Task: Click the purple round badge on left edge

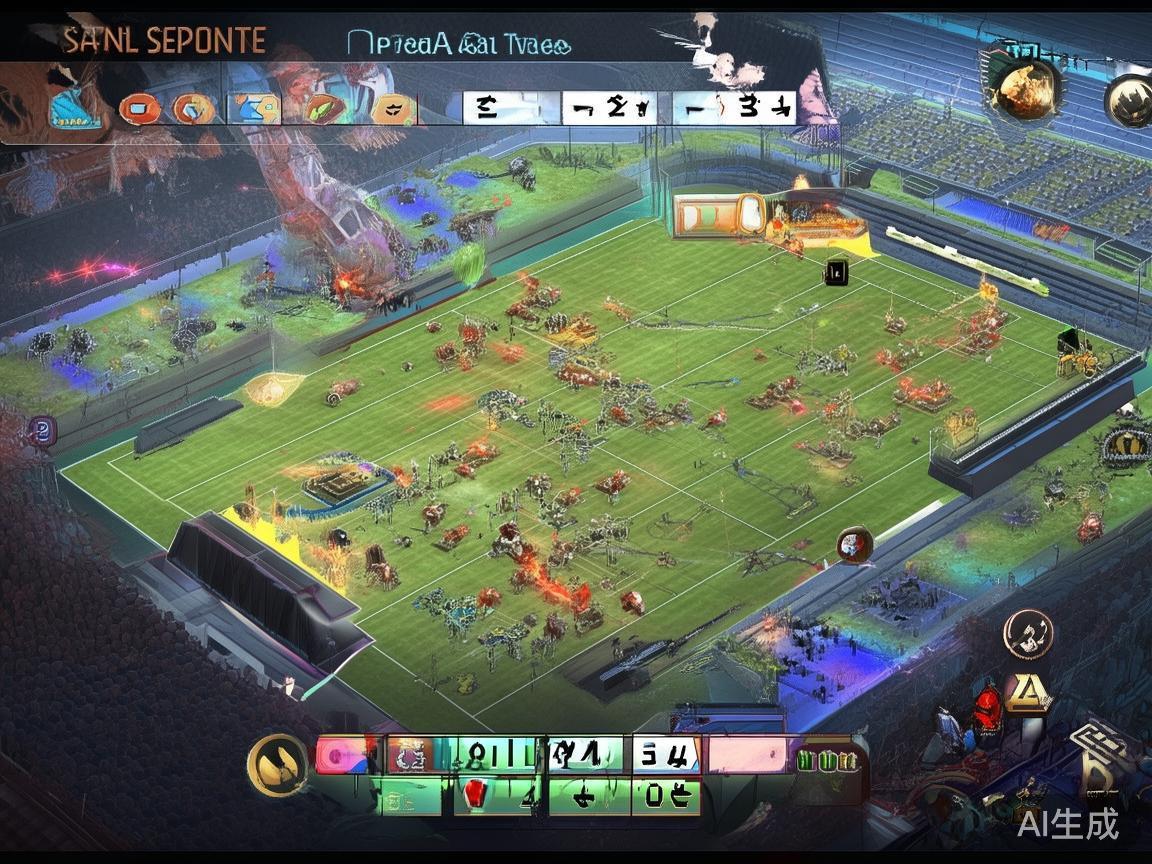Action: click(41, 431)
